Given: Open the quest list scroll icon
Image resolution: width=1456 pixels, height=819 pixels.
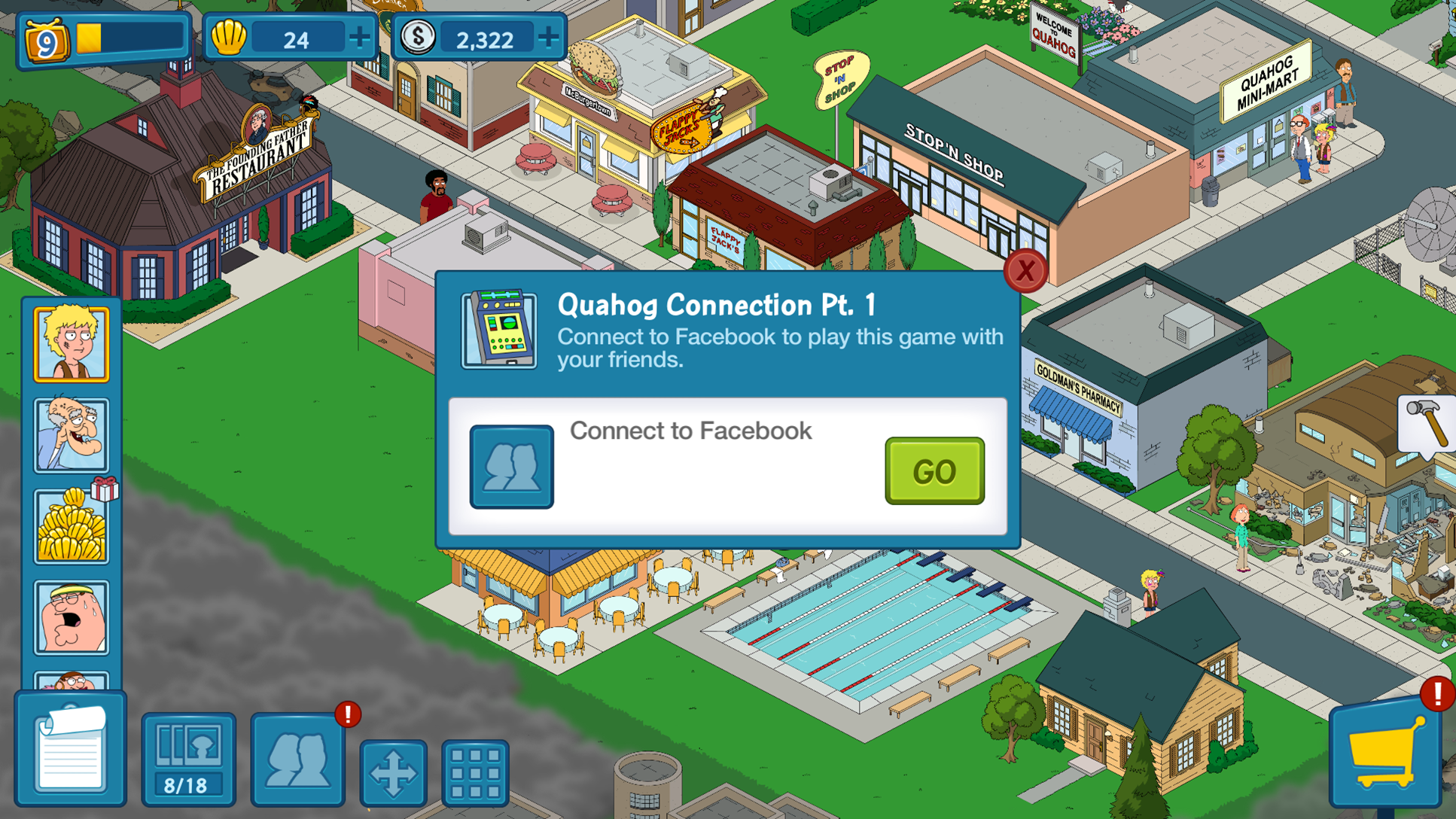Looking at the screenshot, I should tap(71, 750).
